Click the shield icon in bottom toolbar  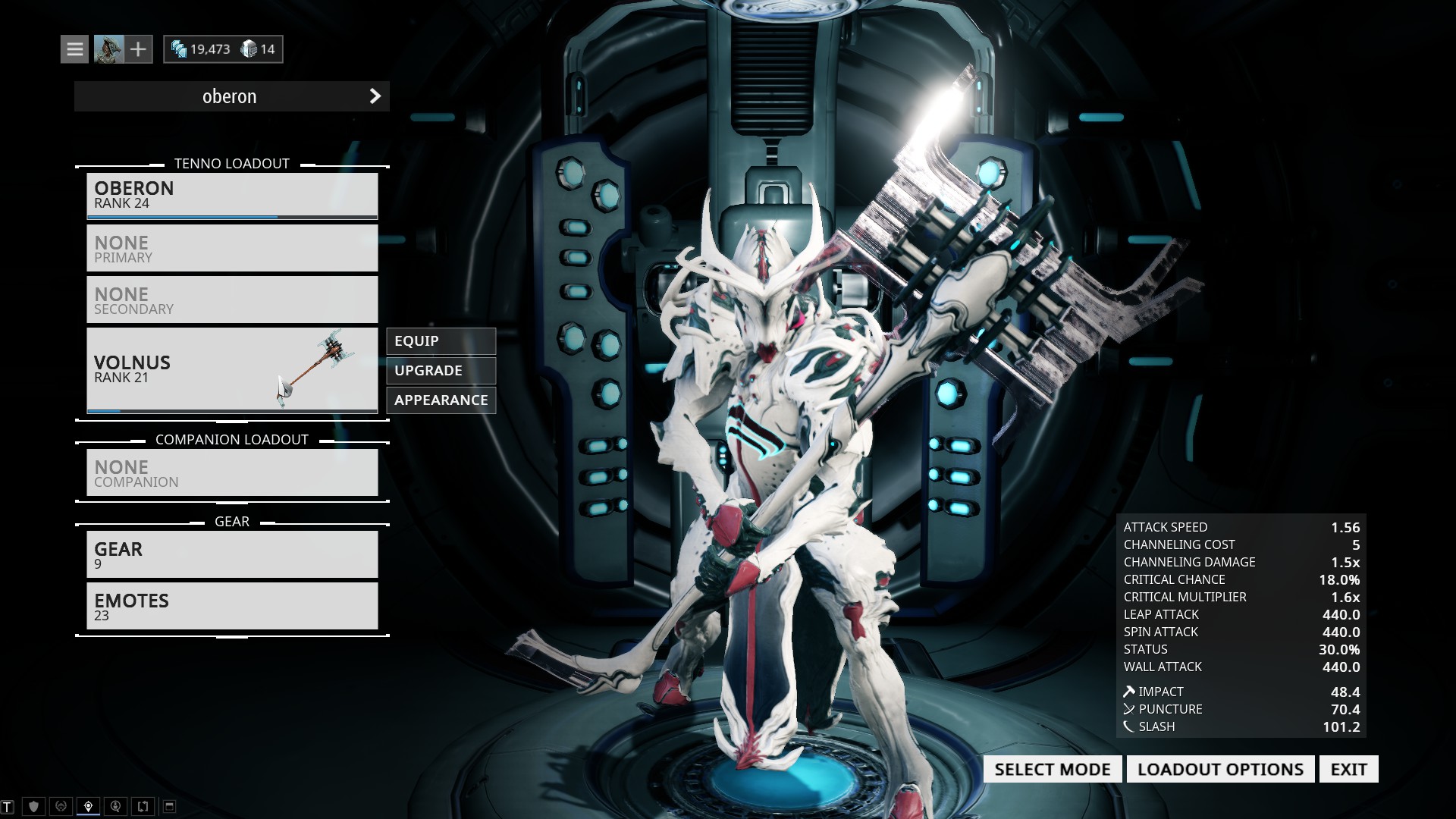pyautogui.click(x=33, y=806)
